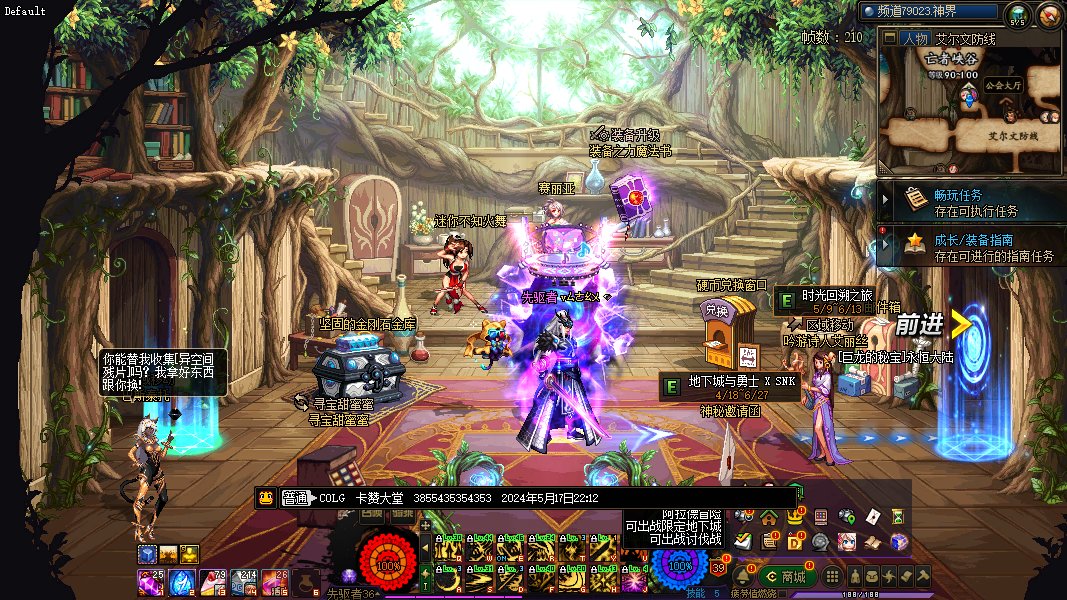Switch to the 人物 tab above the minimap
Image resolution: width=1067 pixels, height=600 pixels.
pos(913,39)
